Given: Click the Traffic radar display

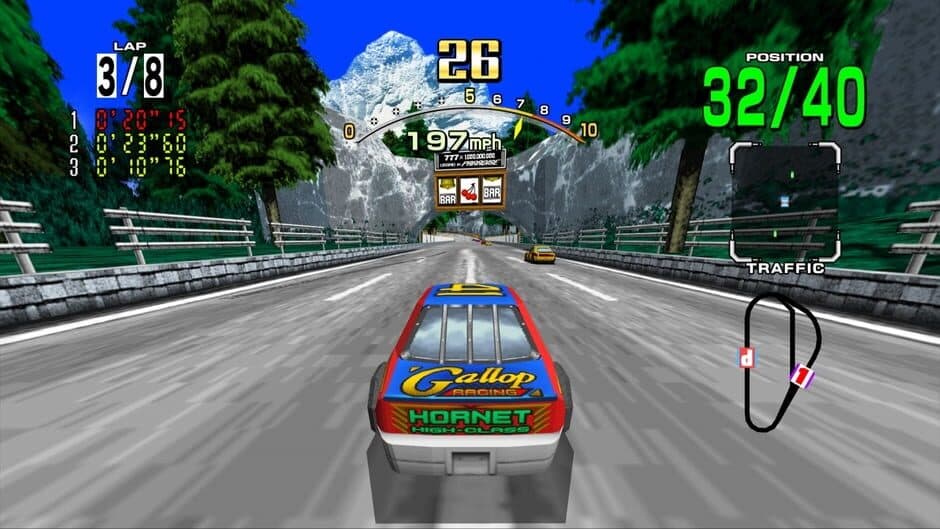Looking at the screenshot, I should coord(783,202).
